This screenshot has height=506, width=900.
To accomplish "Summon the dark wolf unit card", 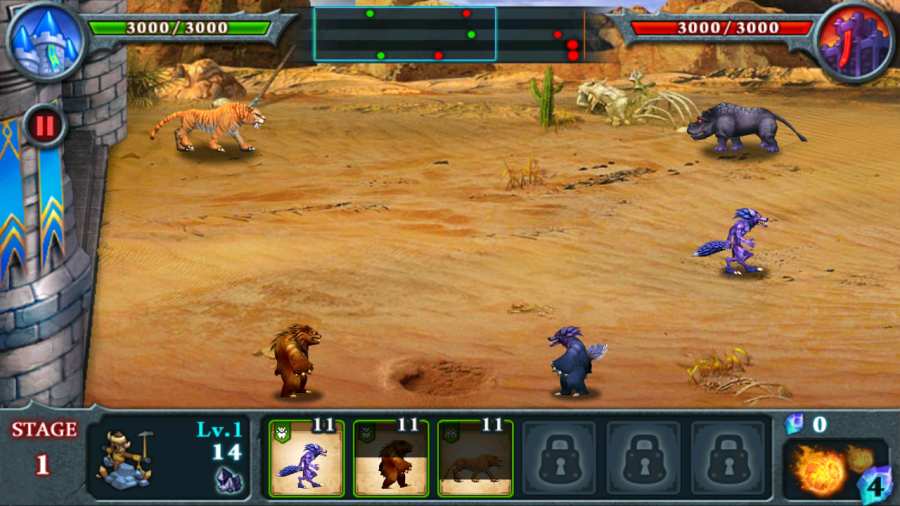I will 475,458.
